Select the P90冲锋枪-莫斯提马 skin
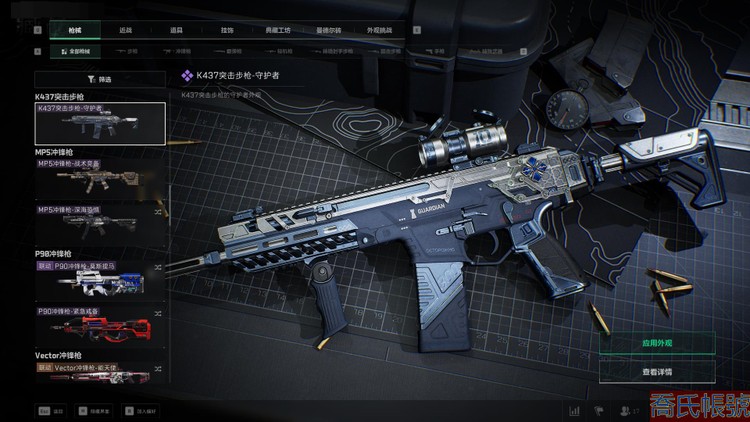 point(100,282)
